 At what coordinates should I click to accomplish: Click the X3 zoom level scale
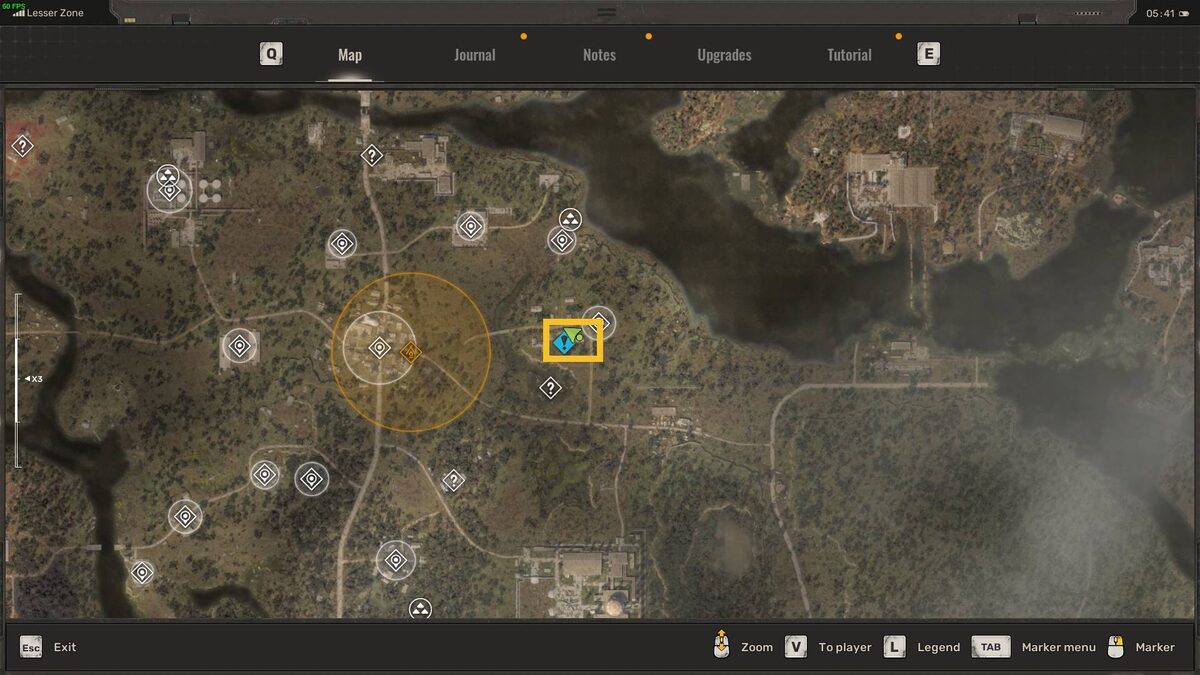point(32,379)
